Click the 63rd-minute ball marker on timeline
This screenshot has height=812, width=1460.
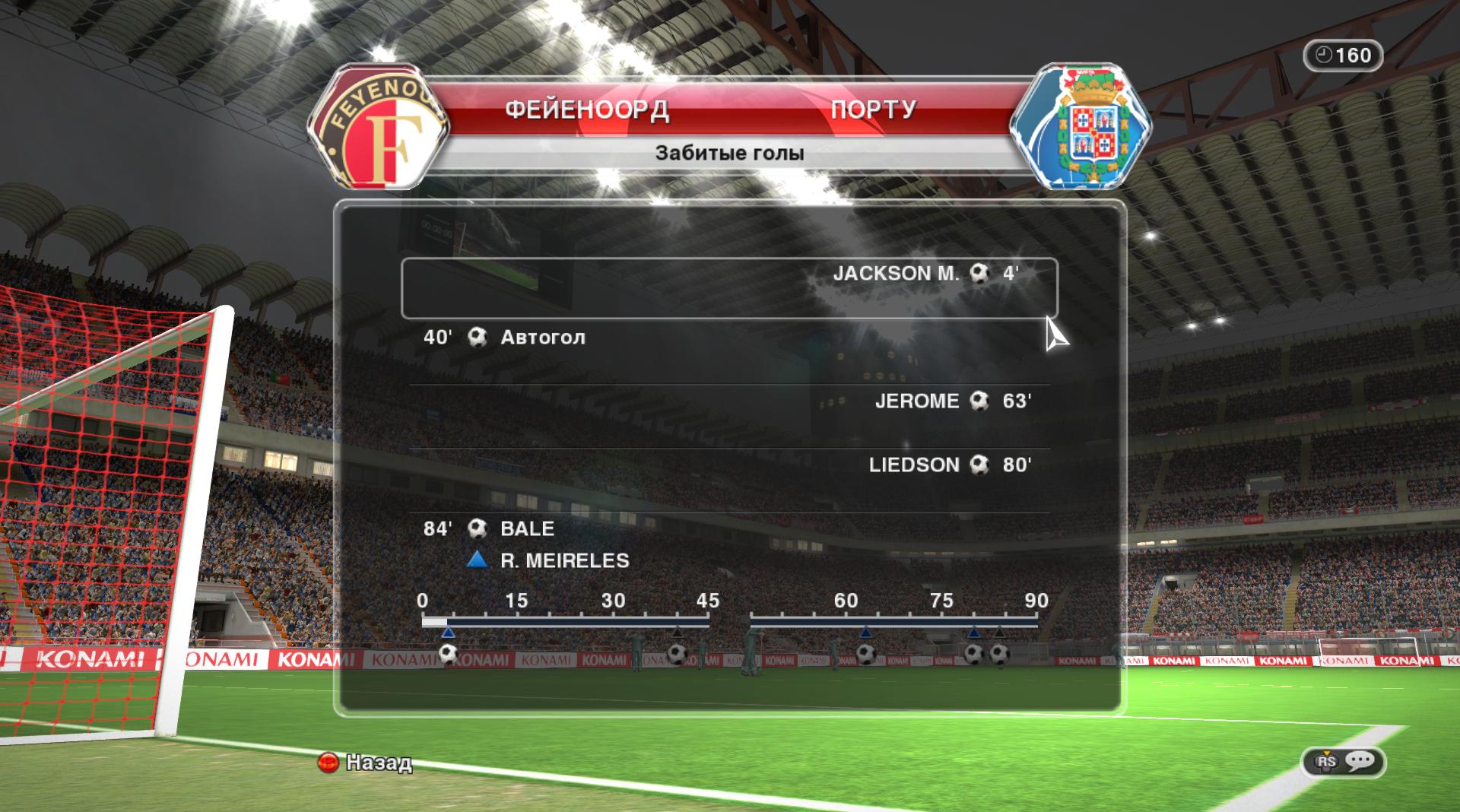pos(865,653)
